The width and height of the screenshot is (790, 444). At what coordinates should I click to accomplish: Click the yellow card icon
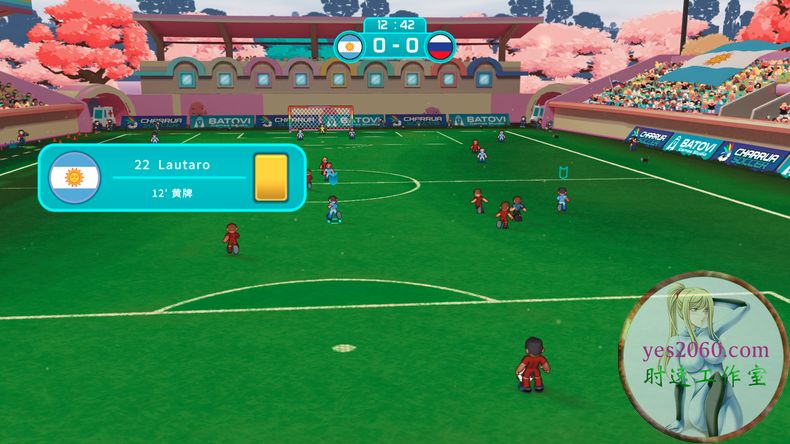[270, 177]
